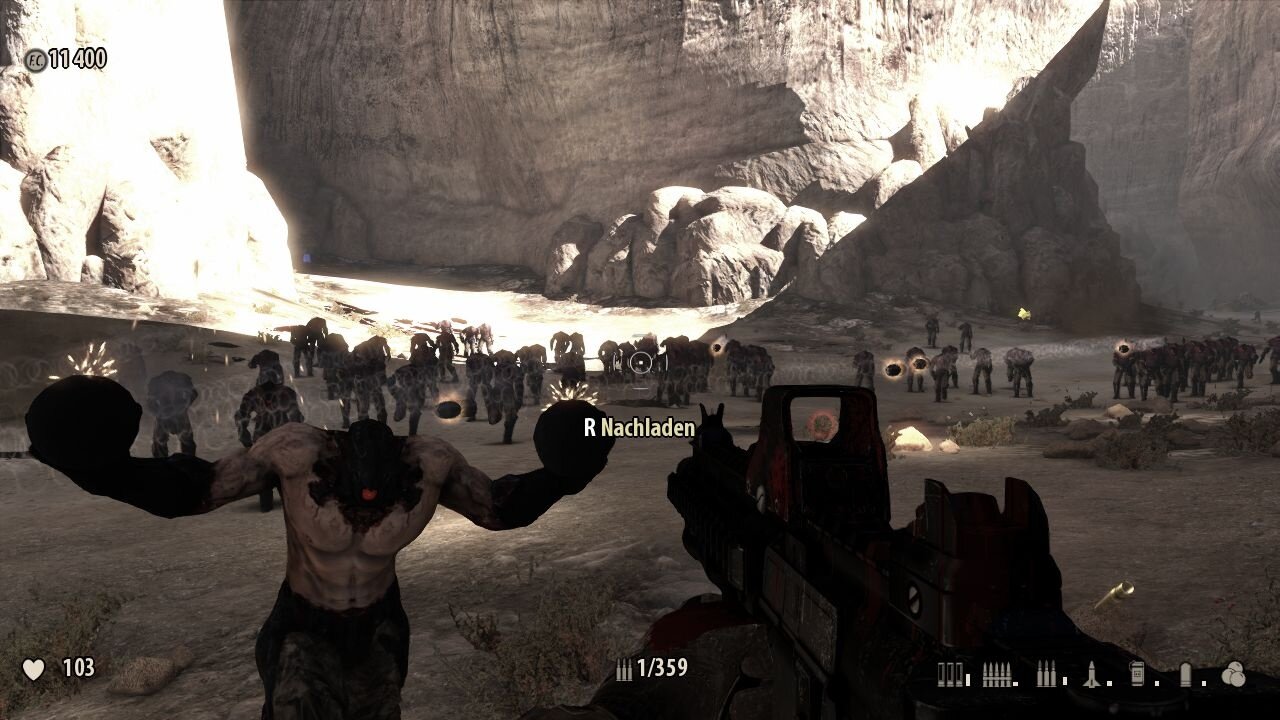Choose the bullet belt ammo icon
This screenshot has width=1280, height=720.
[x=997, y=675]
